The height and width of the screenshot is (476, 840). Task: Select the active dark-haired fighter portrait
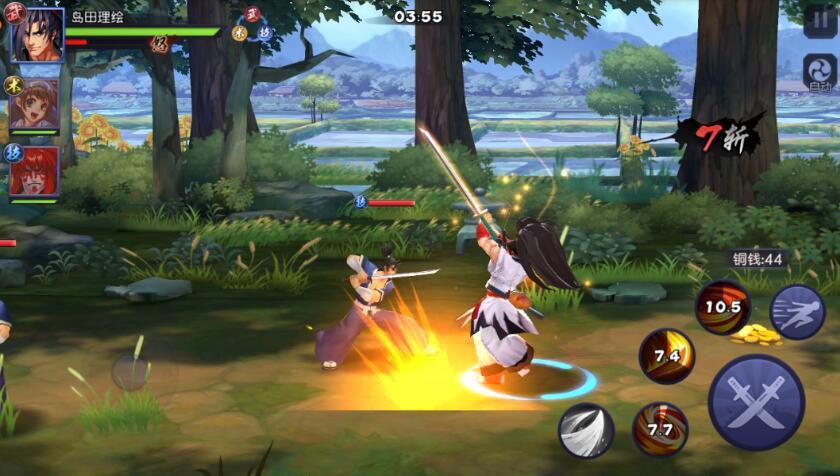38,35
